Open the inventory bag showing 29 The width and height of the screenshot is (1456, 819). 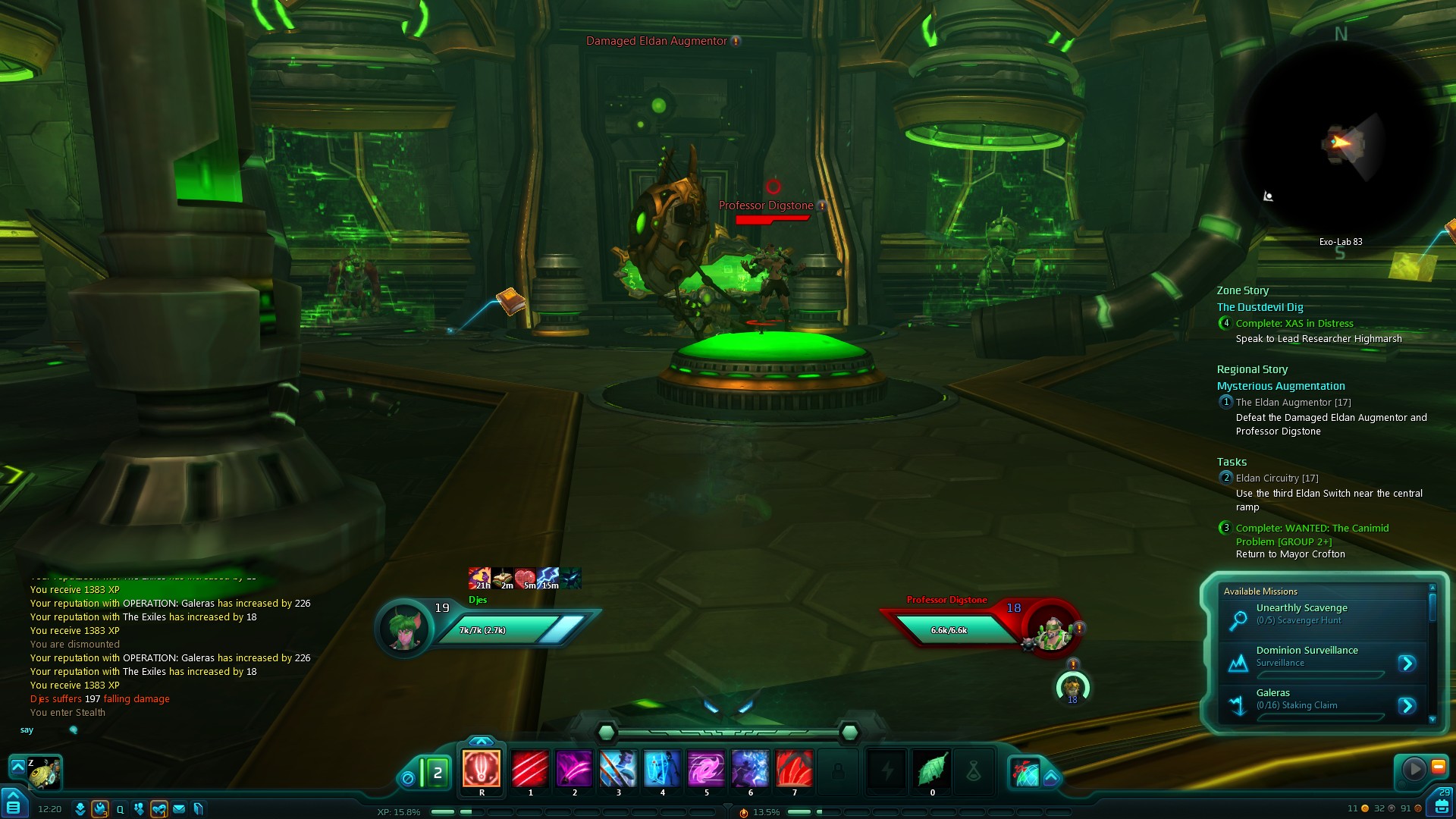click(1441, 804)
